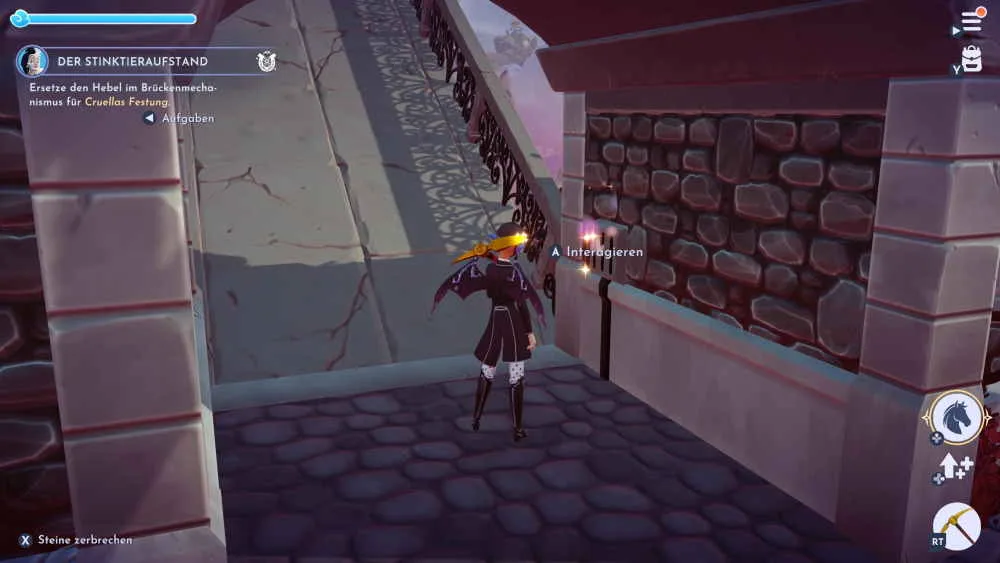Open the Der Stinktieraufstand quest tracker
Screen dimensions: 1000x563
pyautogui.click(x=132, y=62)
